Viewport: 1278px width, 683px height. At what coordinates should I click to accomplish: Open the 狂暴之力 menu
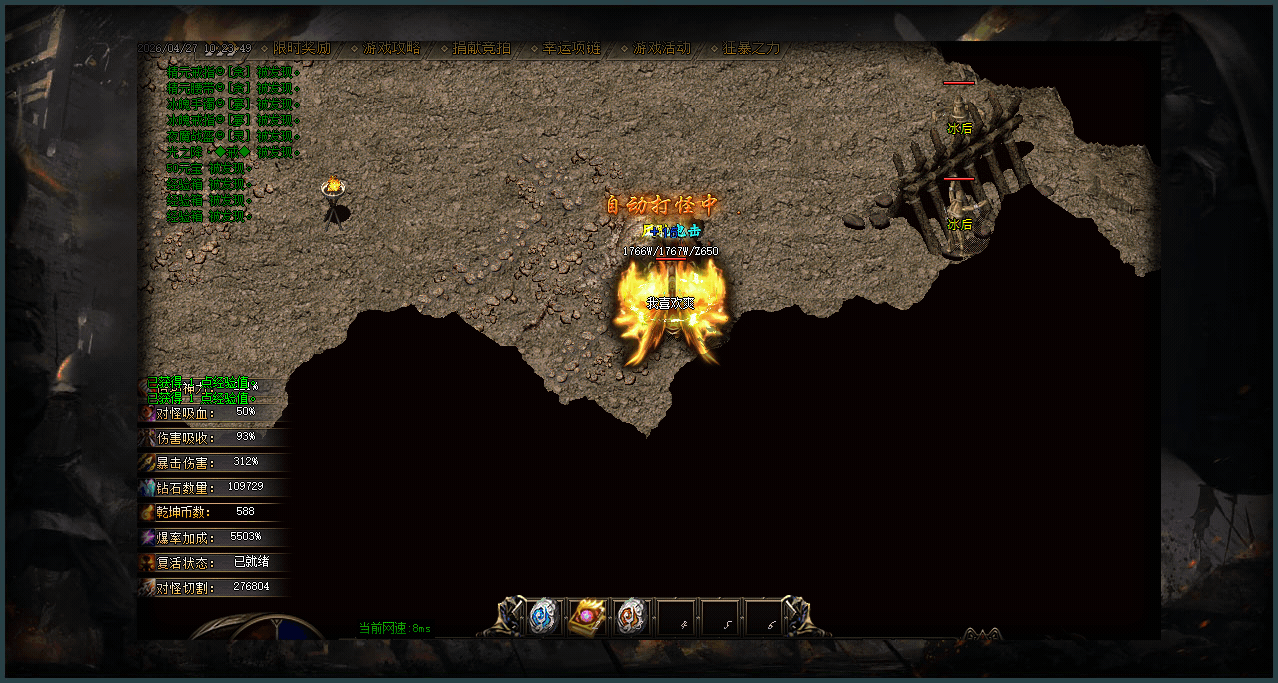[751, 48]
